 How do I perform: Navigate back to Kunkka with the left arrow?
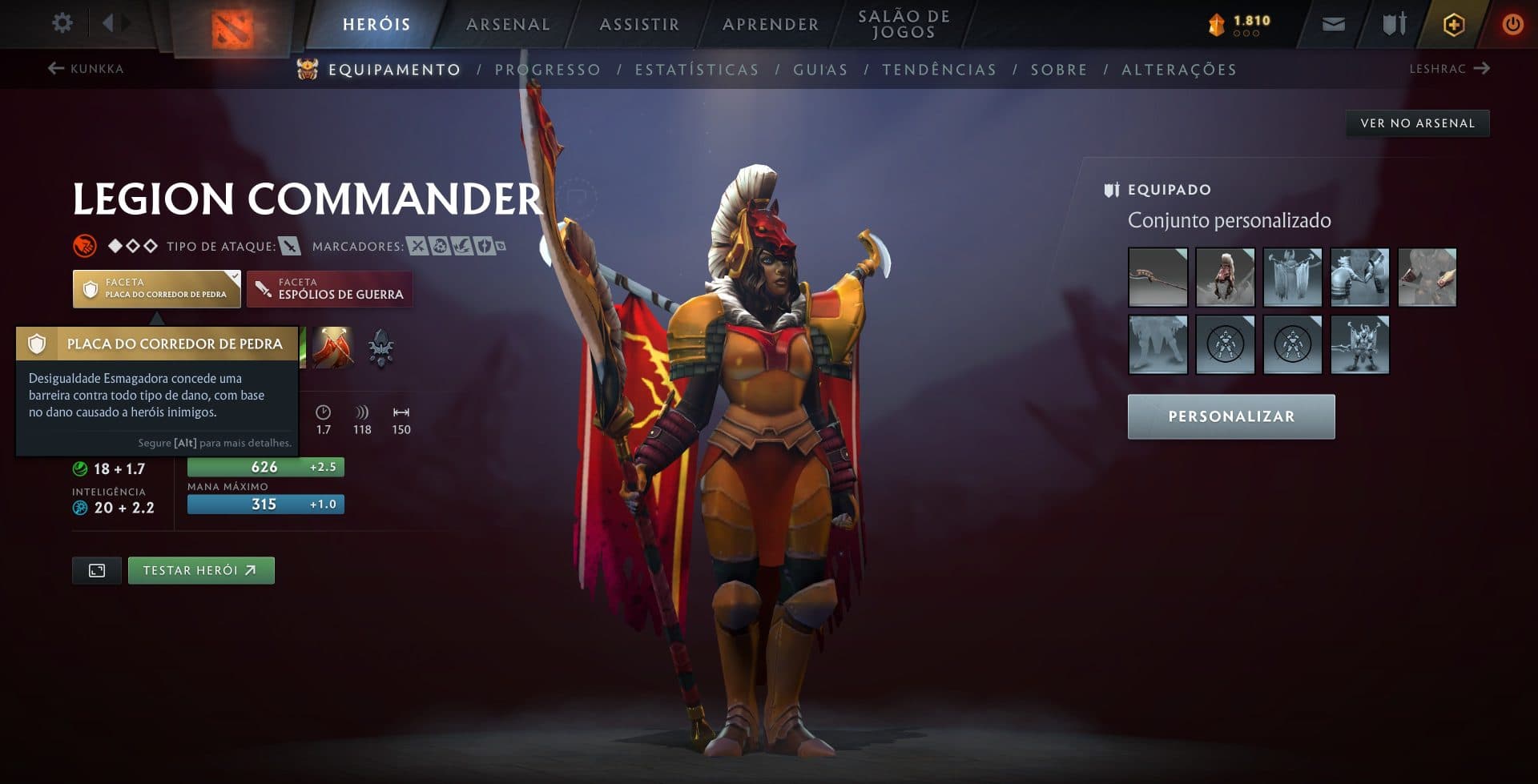pos(54,68)
